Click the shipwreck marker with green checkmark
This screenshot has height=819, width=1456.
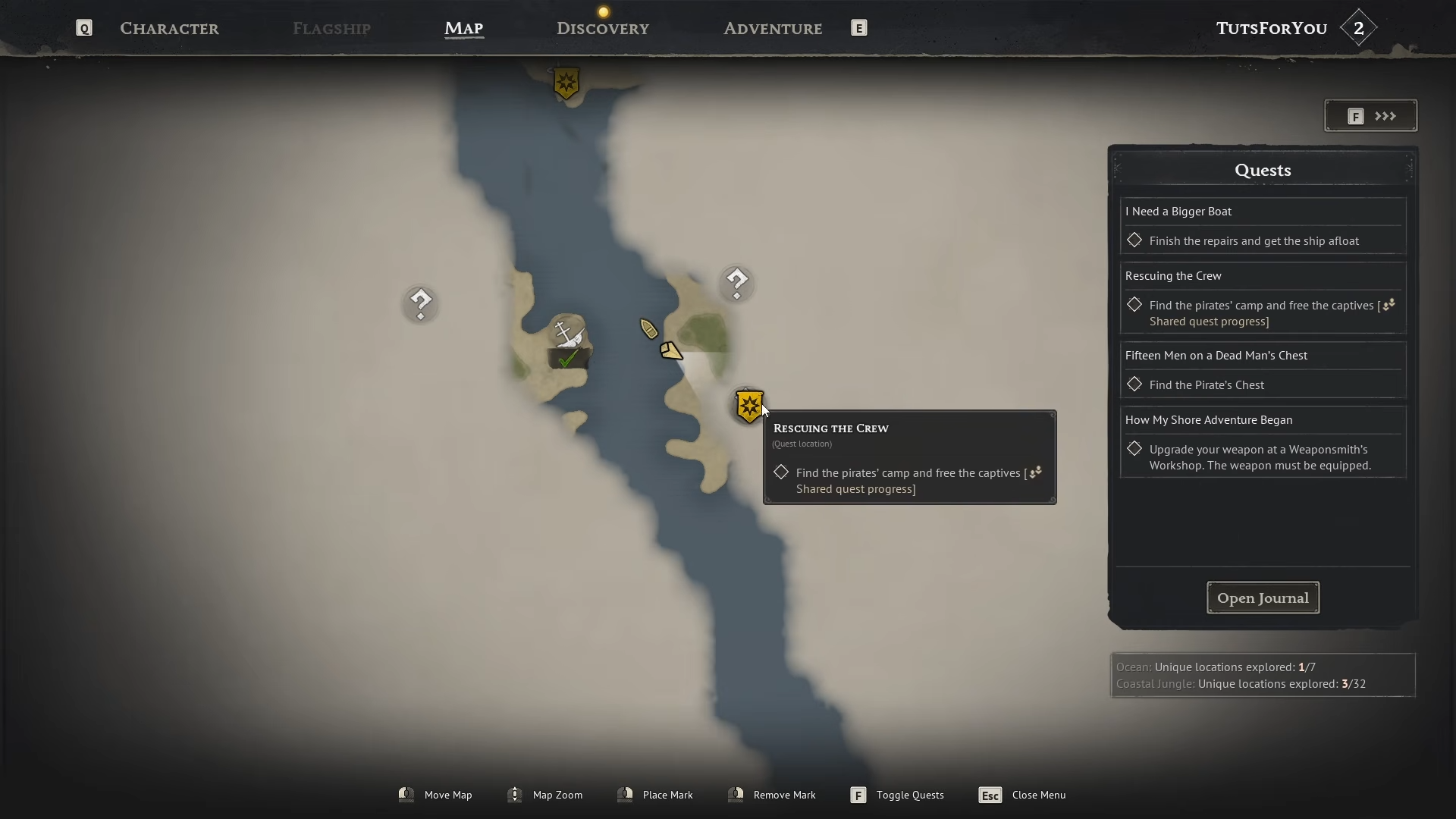click(568, 340)
